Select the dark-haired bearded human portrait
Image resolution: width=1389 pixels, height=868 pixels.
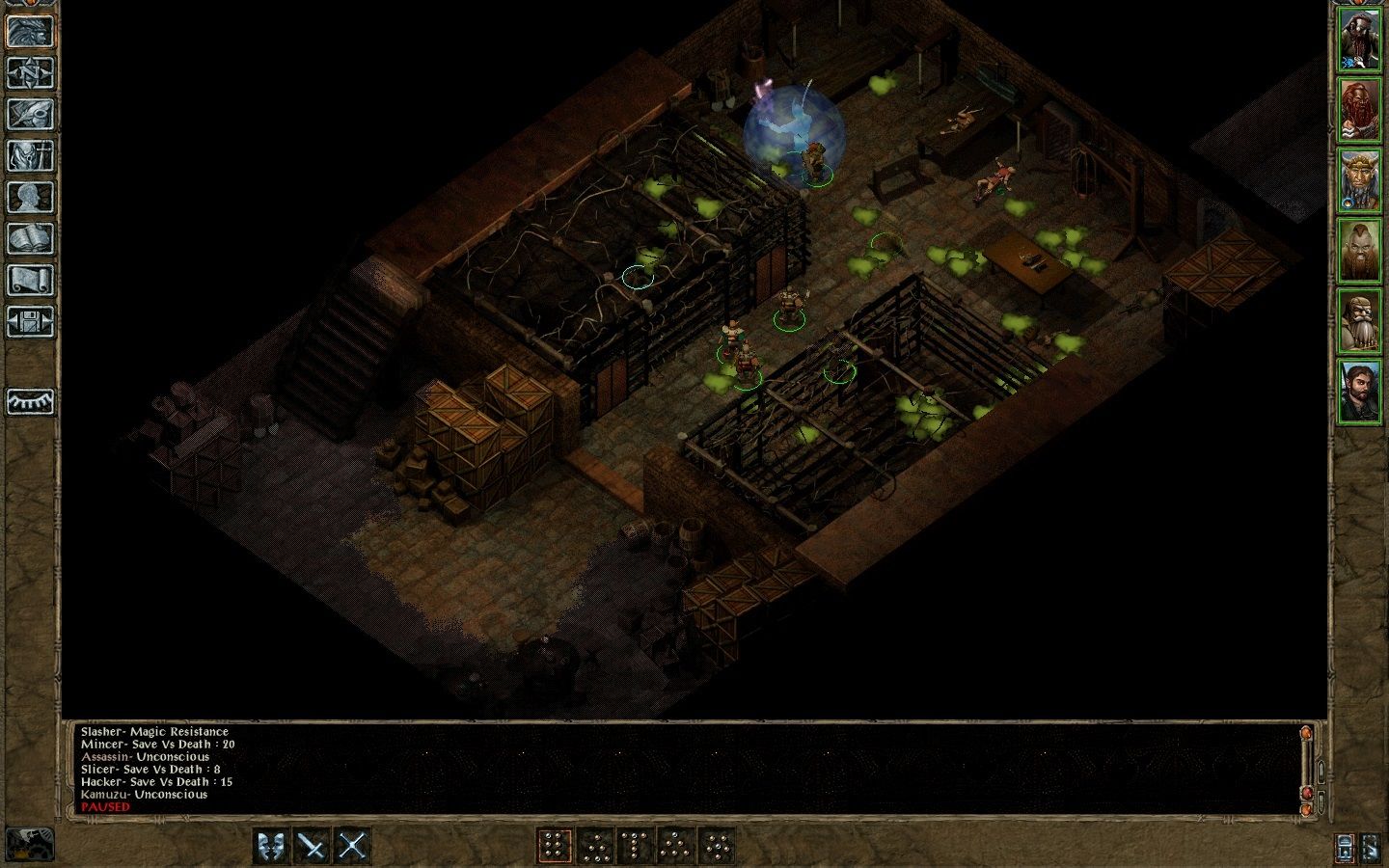[x=1359, y=391]
